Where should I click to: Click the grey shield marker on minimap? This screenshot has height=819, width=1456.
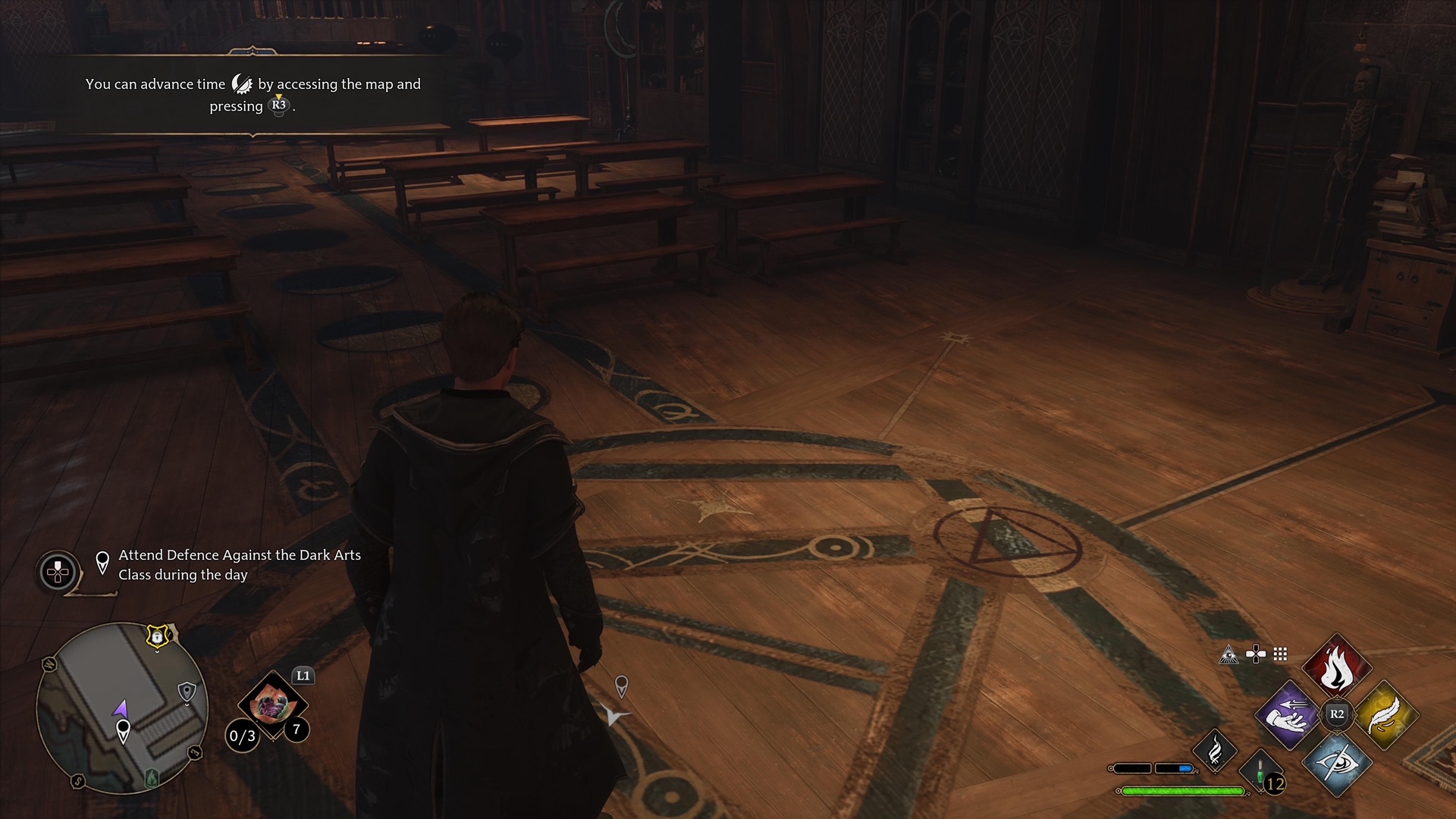[x=187, y=690]
